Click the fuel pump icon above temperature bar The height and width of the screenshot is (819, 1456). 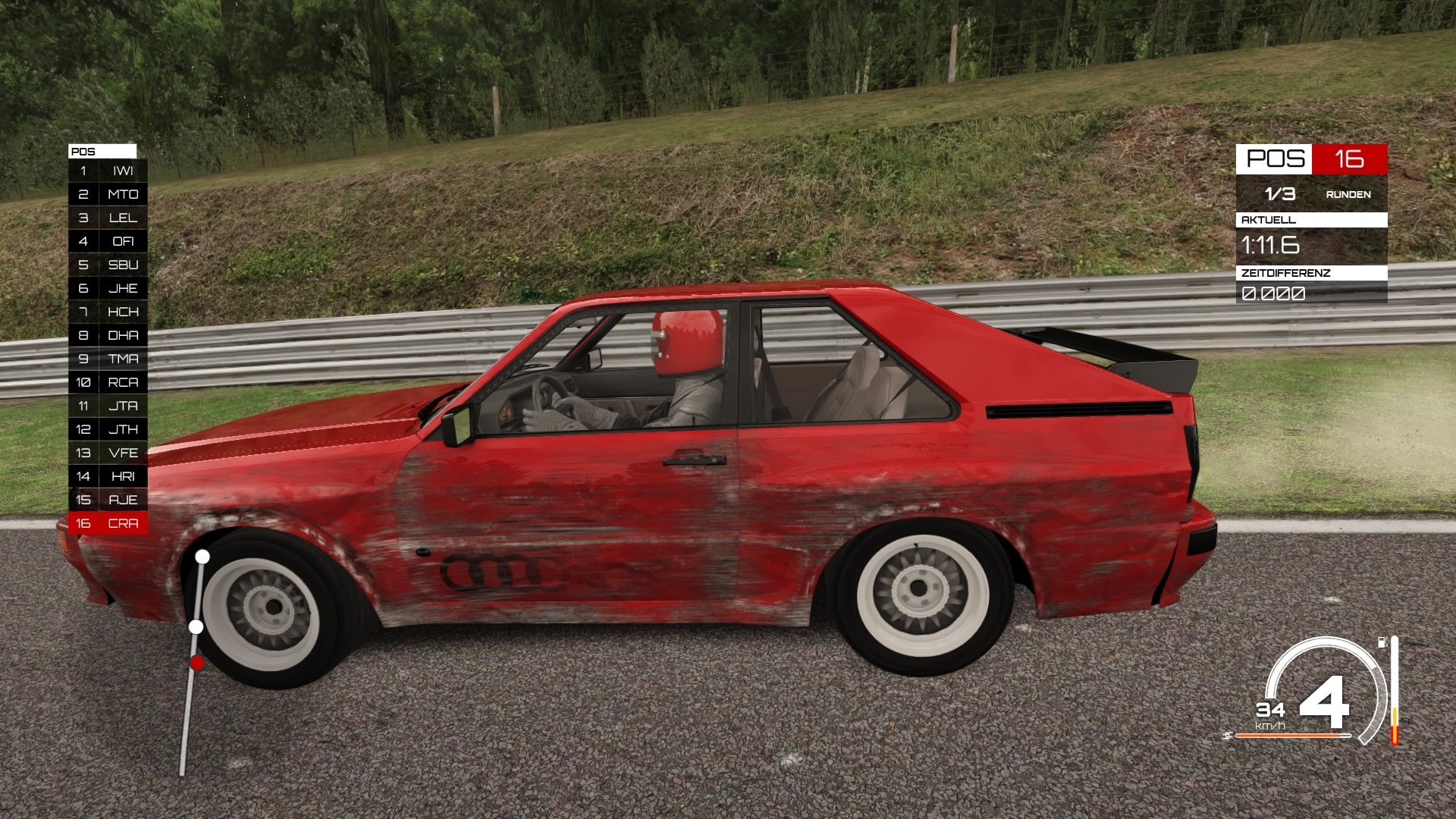[1382, 642]
